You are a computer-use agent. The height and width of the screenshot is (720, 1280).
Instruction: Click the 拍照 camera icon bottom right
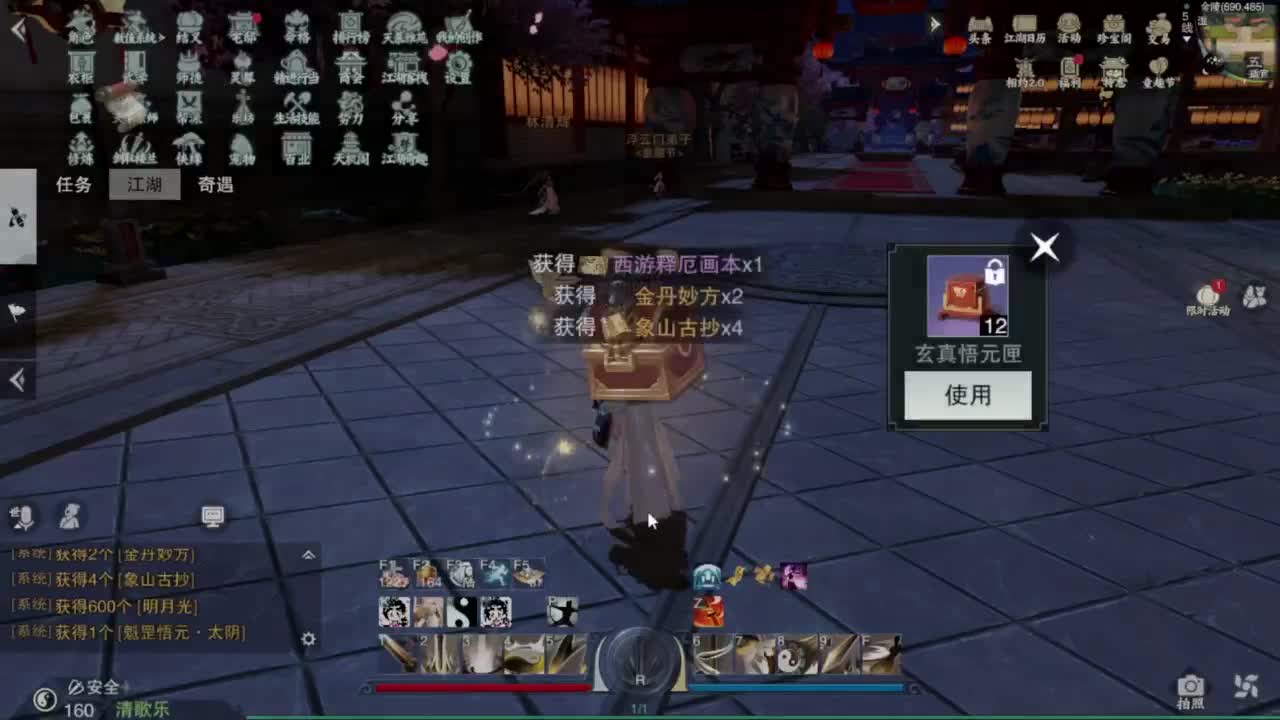1190,686
